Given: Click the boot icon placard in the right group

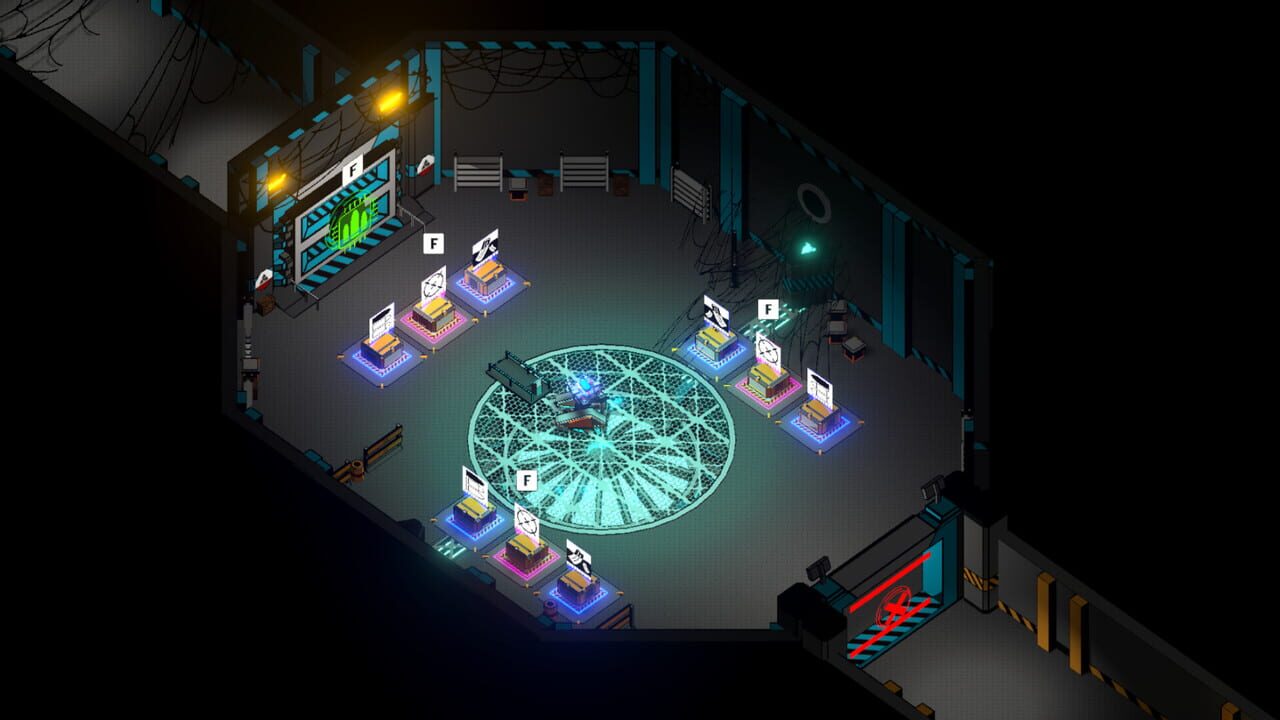Looking at the screenshot, I should [x=717, y=312].
